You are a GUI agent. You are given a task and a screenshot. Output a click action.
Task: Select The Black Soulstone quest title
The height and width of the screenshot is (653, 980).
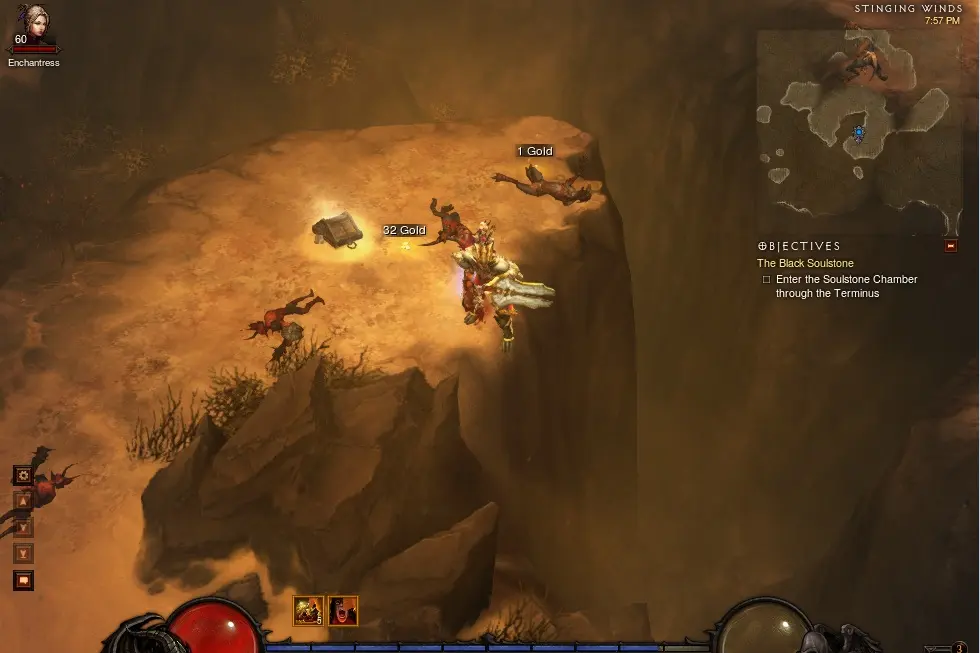(805, 263)
